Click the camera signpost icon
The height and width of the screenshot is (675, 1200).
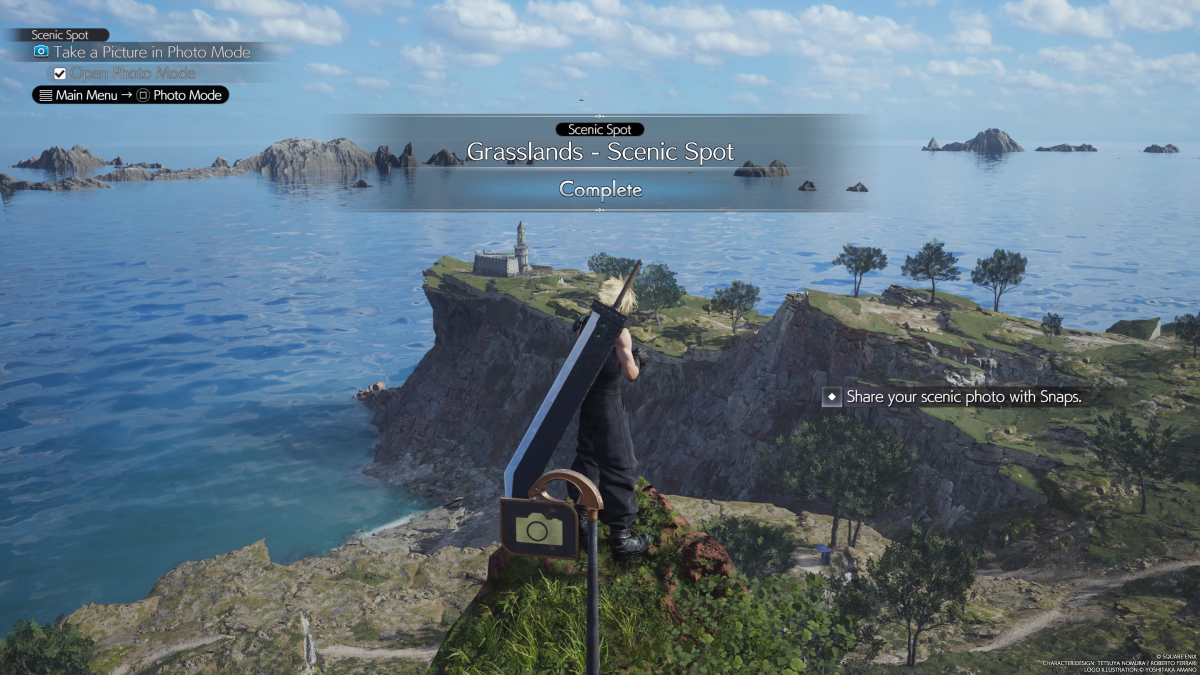tap(539, 526)
